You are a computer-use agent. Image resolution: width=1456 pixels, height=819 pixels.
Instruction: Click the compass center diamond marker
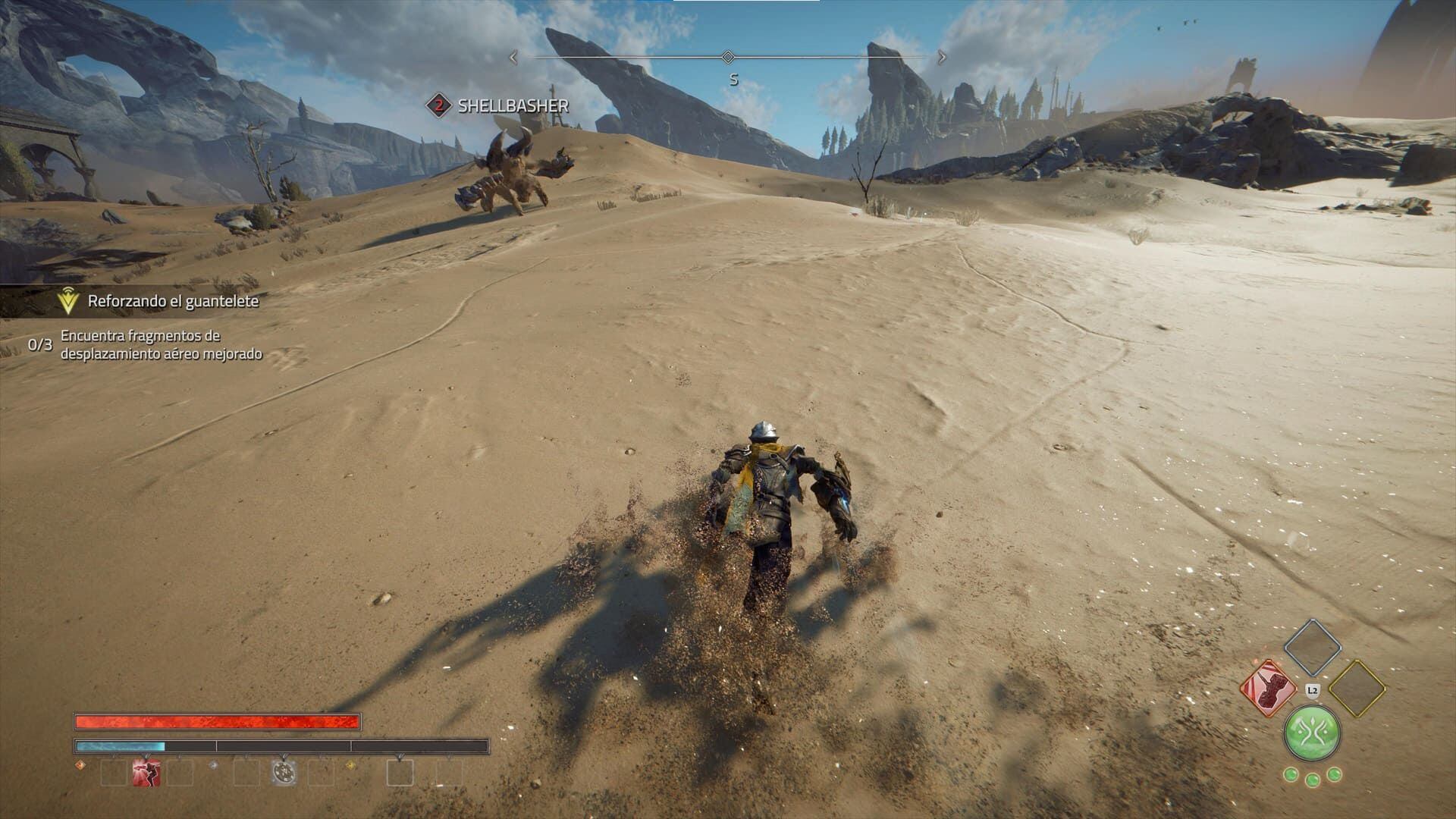728,57
